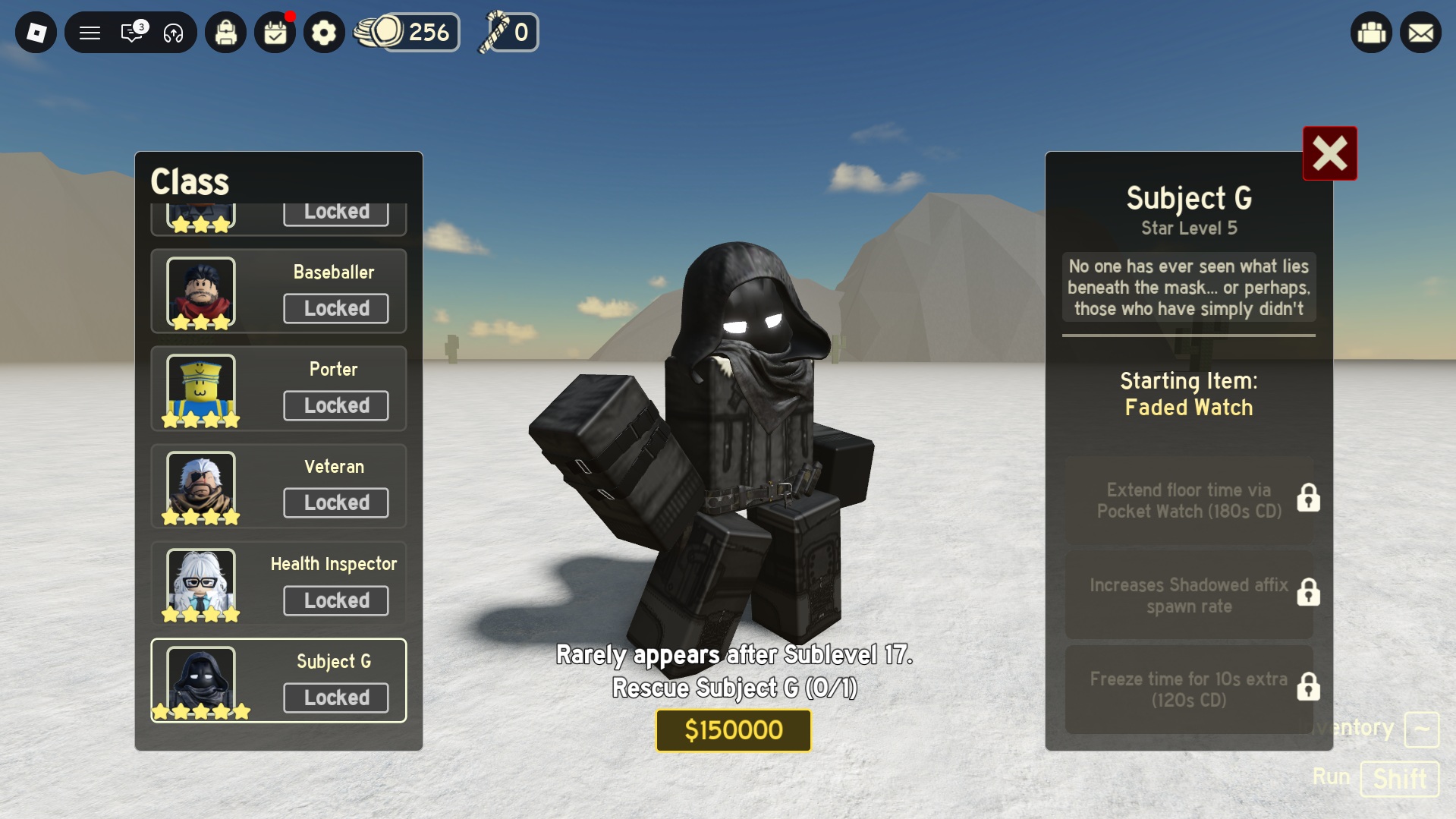Select the Health Inspector class
Viewport: 1456px width, 819px height.
(x=278, y=584)
